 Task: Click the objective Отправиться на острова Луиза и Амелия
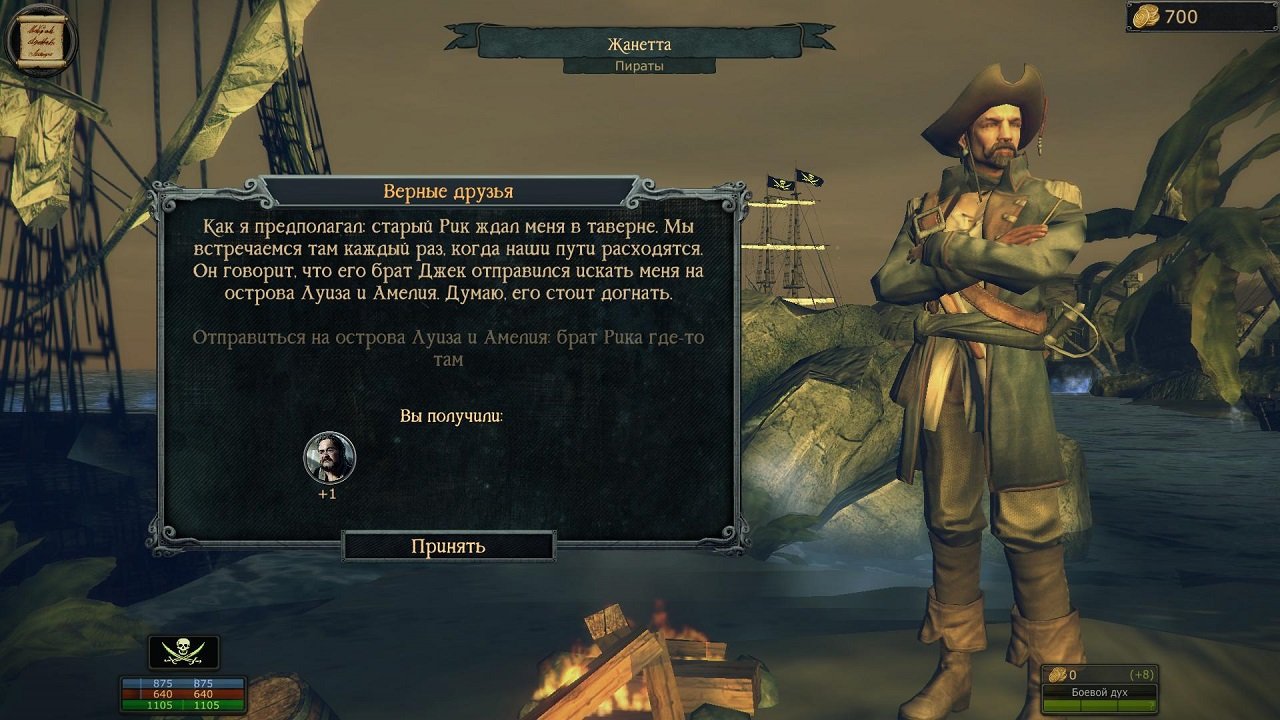point(447,348)
